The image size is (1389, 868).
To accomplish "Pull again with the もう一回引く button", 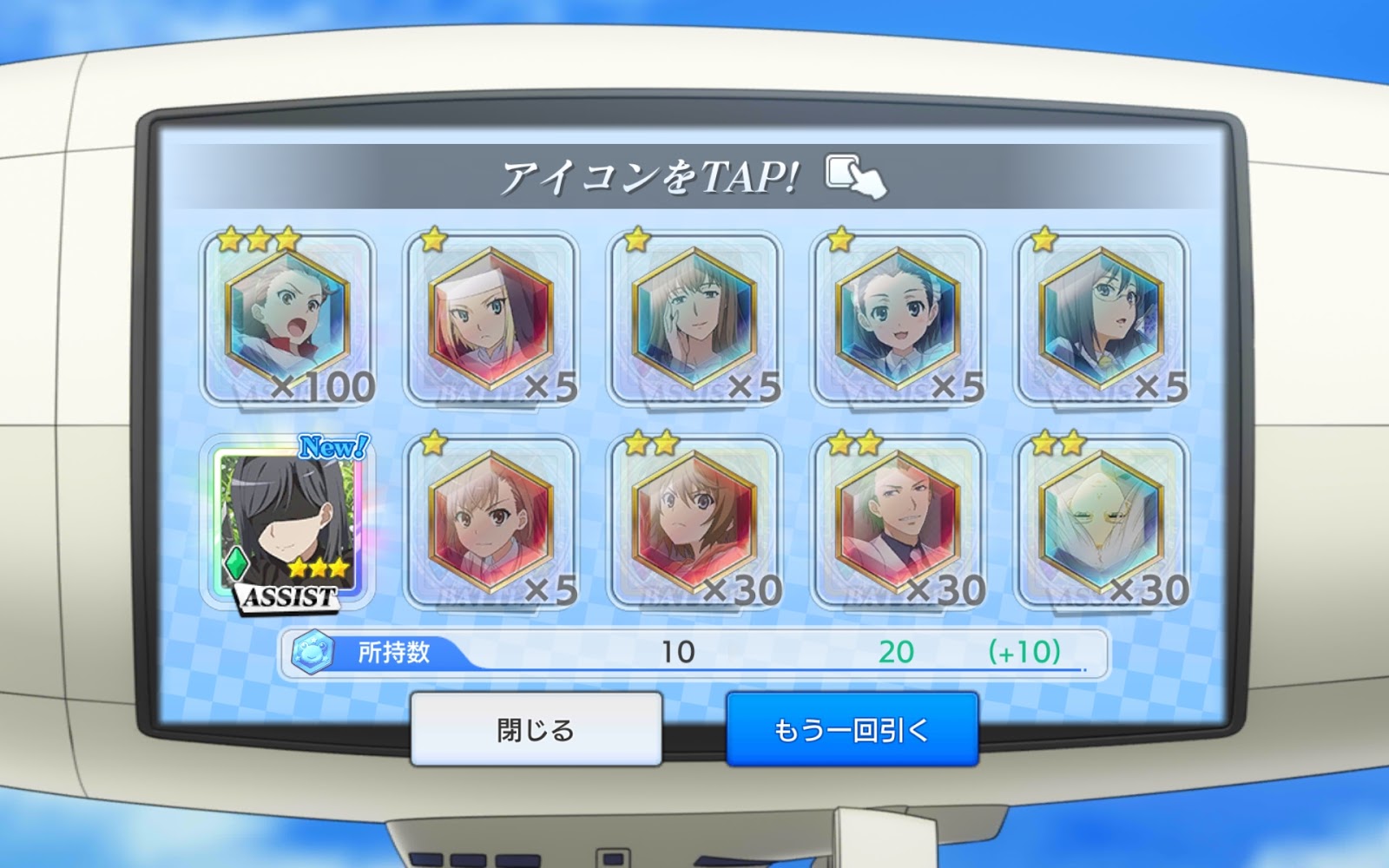I will coord(852,729).
